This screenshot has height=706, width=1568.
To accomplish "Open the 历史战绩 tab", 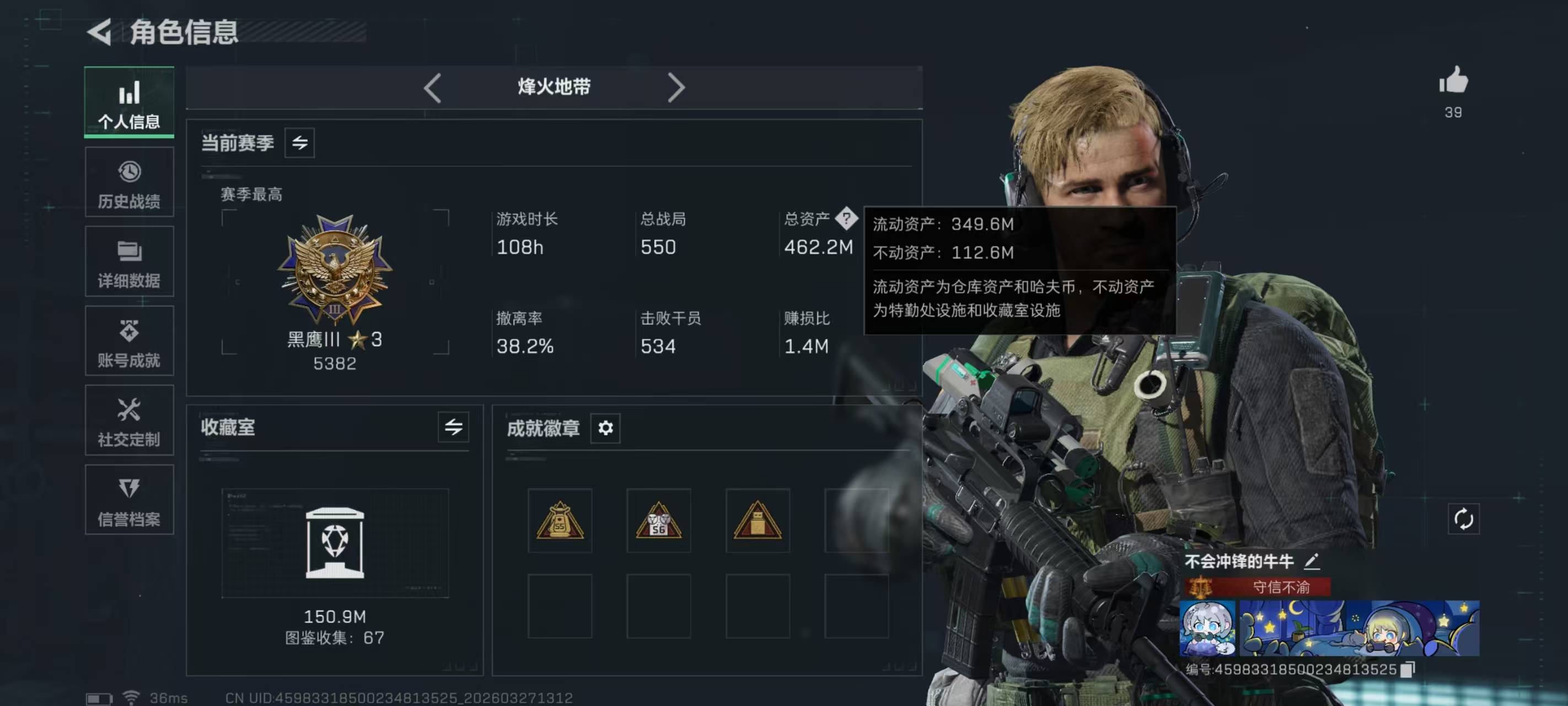I will [129, 182].
